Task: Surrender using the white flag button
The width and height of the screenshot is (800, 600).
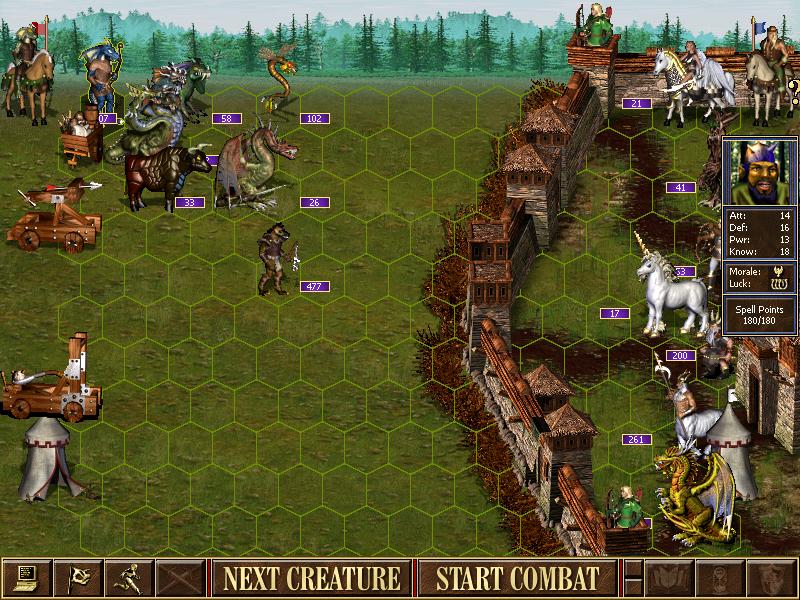Action: (x=79, y=578)
